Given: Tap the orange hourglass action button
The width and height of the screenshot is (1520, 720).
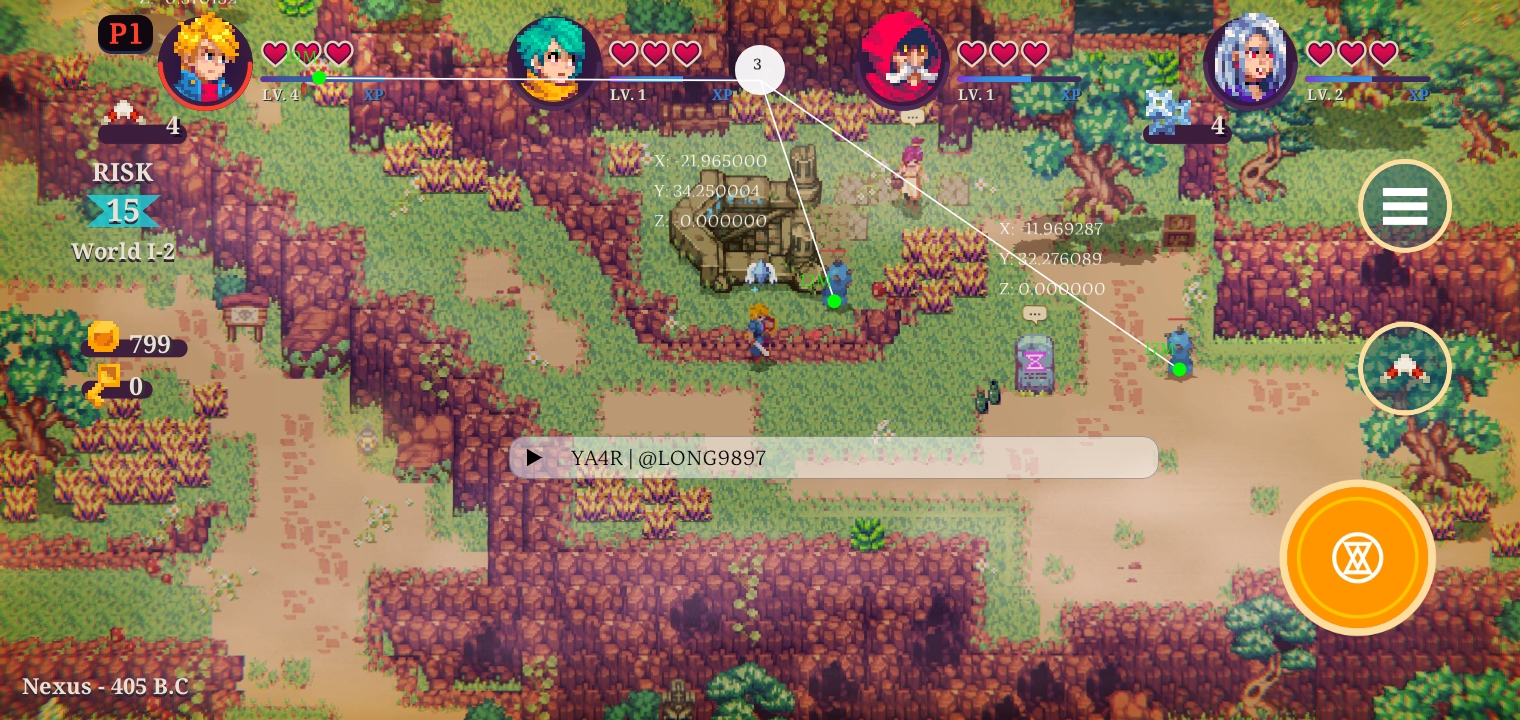Looking at the screenshot, I should click(1357, 557).
